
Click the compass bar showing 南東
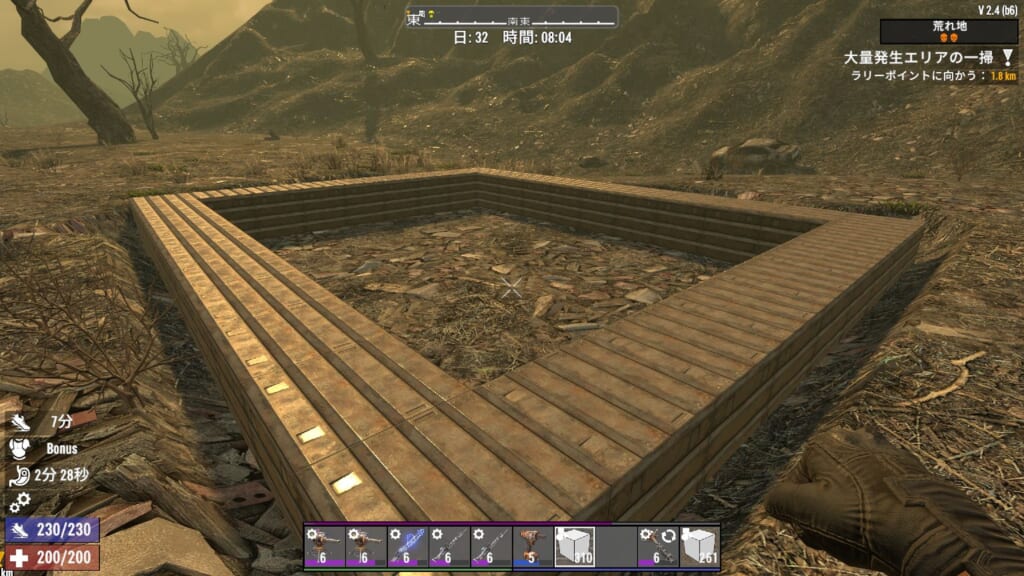pos(512,17)
